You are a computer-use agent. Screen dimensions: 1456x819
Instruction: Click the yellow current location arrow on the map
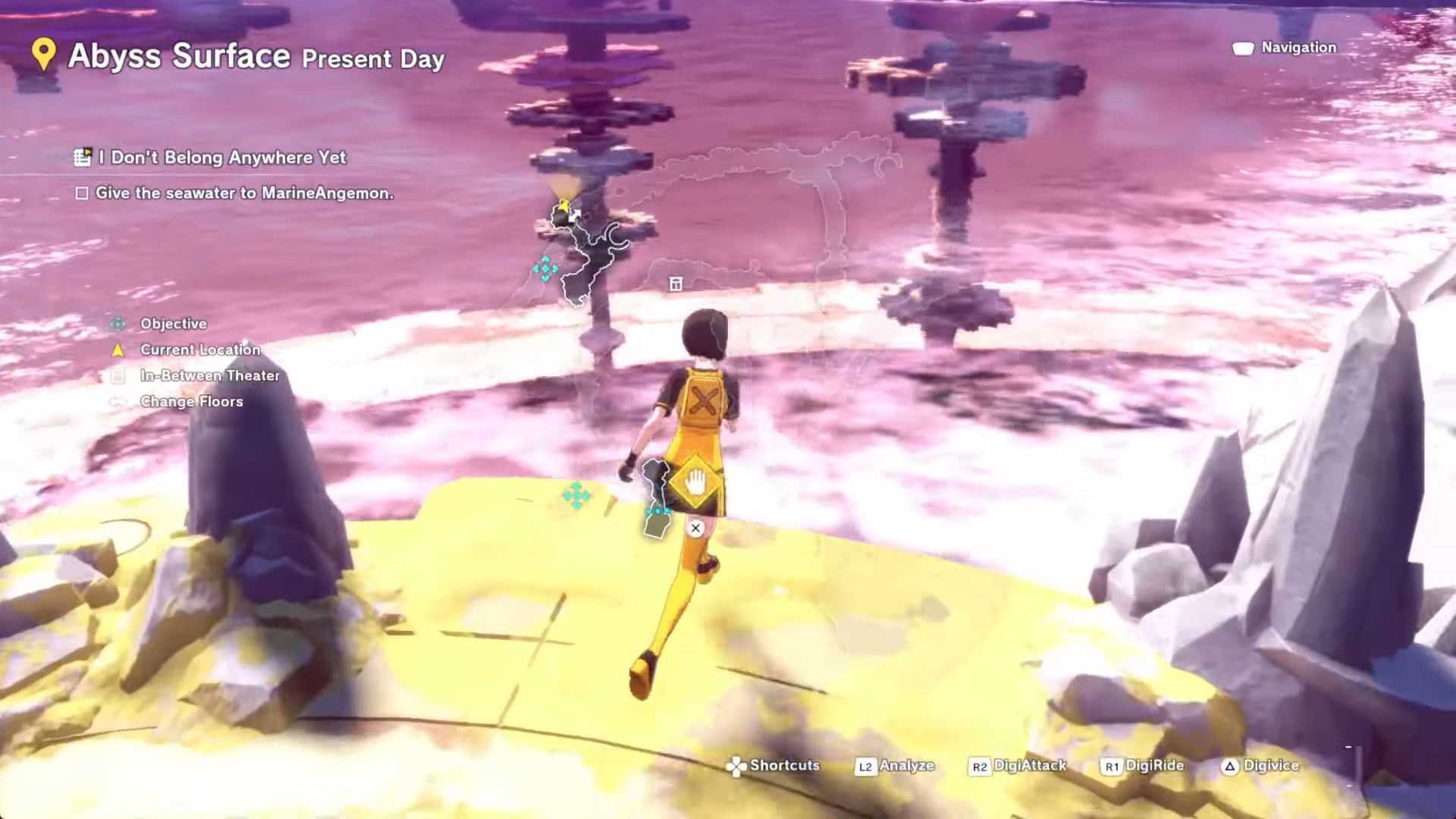point(563,206)
